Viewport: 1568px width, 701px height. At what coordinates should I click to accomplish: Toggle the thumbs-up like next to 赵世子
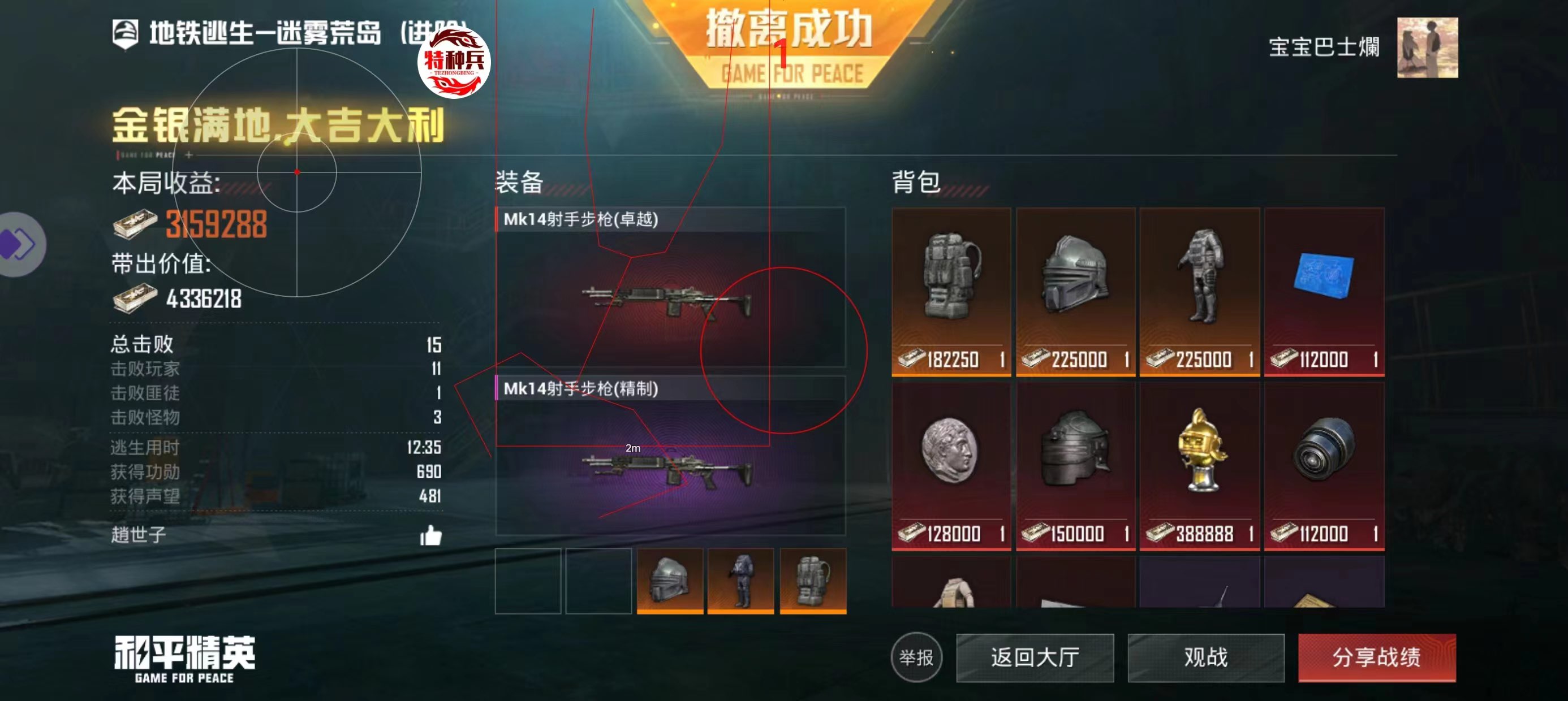click(432, 534)
